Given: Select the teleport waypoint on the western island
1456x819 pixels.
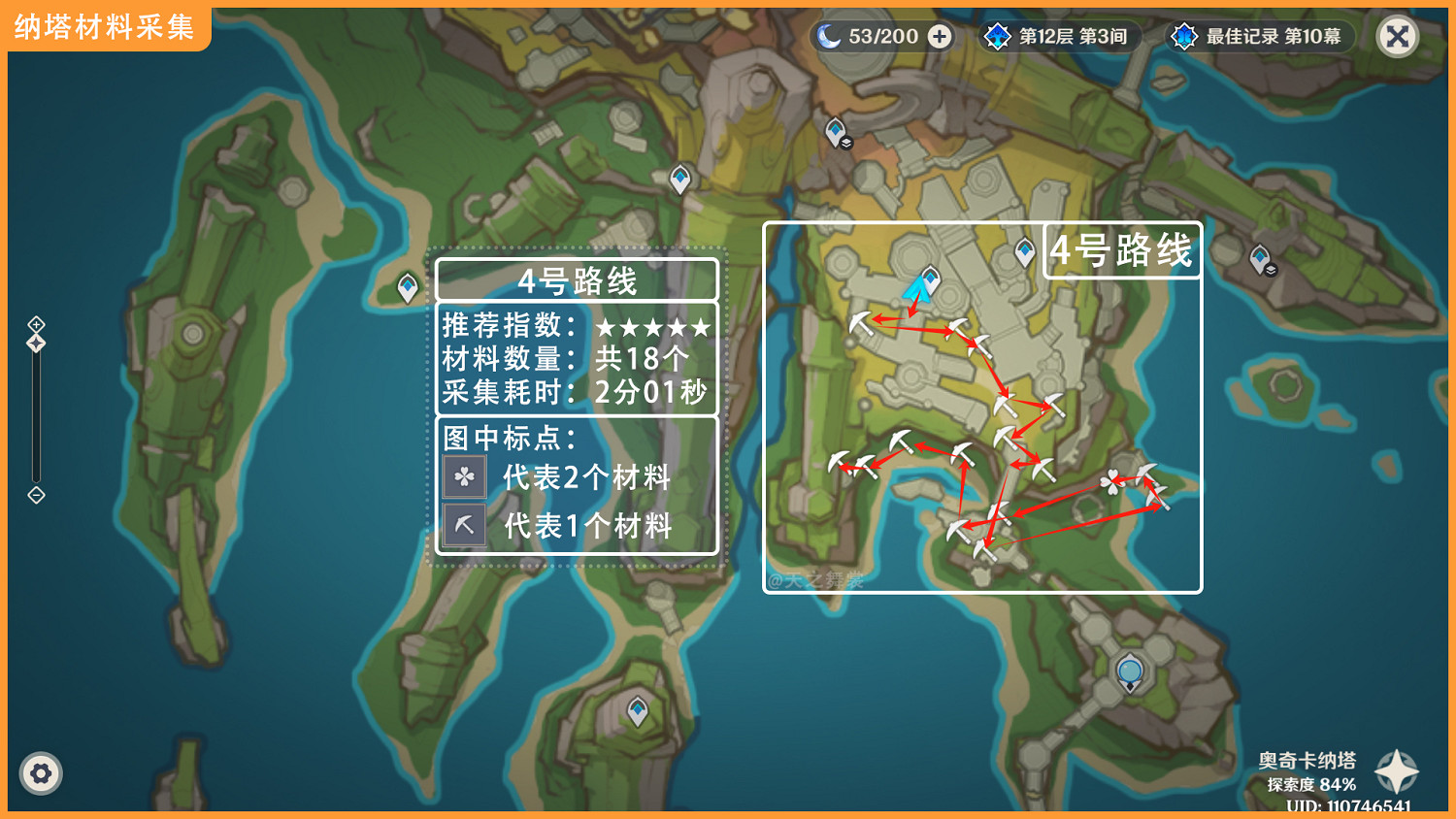Looking at the screenshot, I should (x=406, y=286).
